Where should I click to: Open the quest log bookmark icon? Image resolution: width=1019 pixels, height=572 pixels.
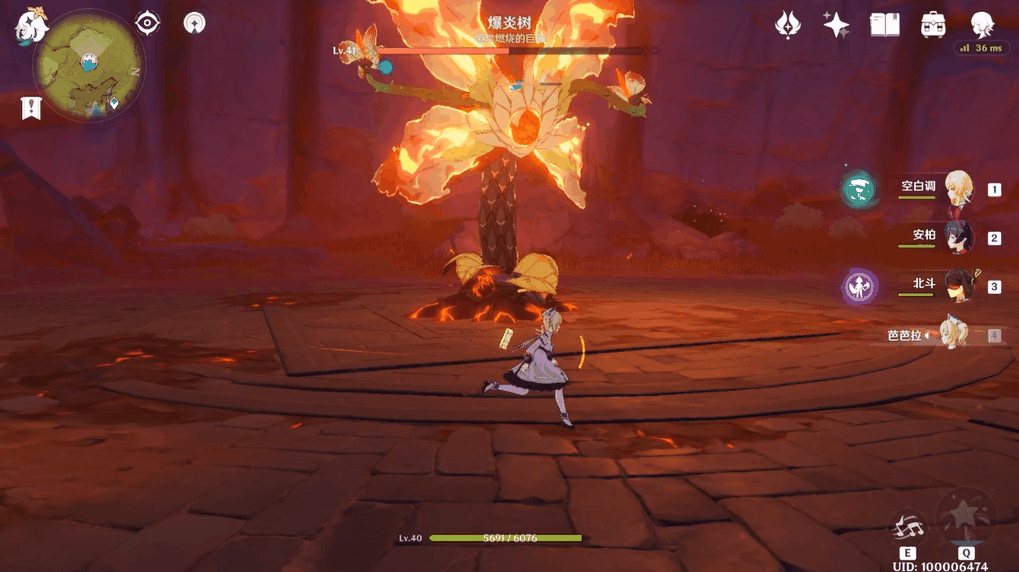coord(31,108)
